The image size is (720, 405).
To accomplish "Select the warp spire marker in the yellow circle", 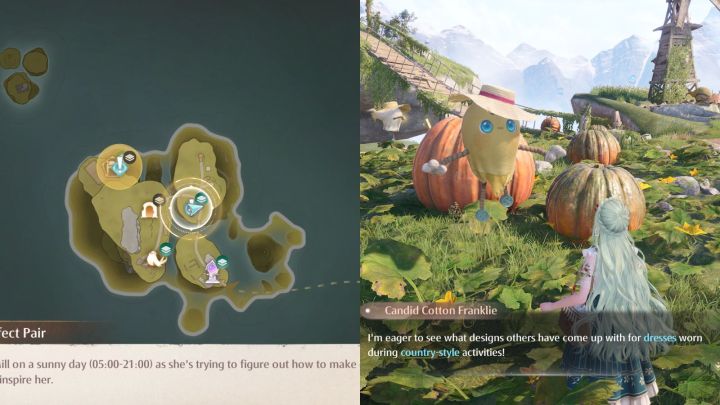I will coord(119,164).
